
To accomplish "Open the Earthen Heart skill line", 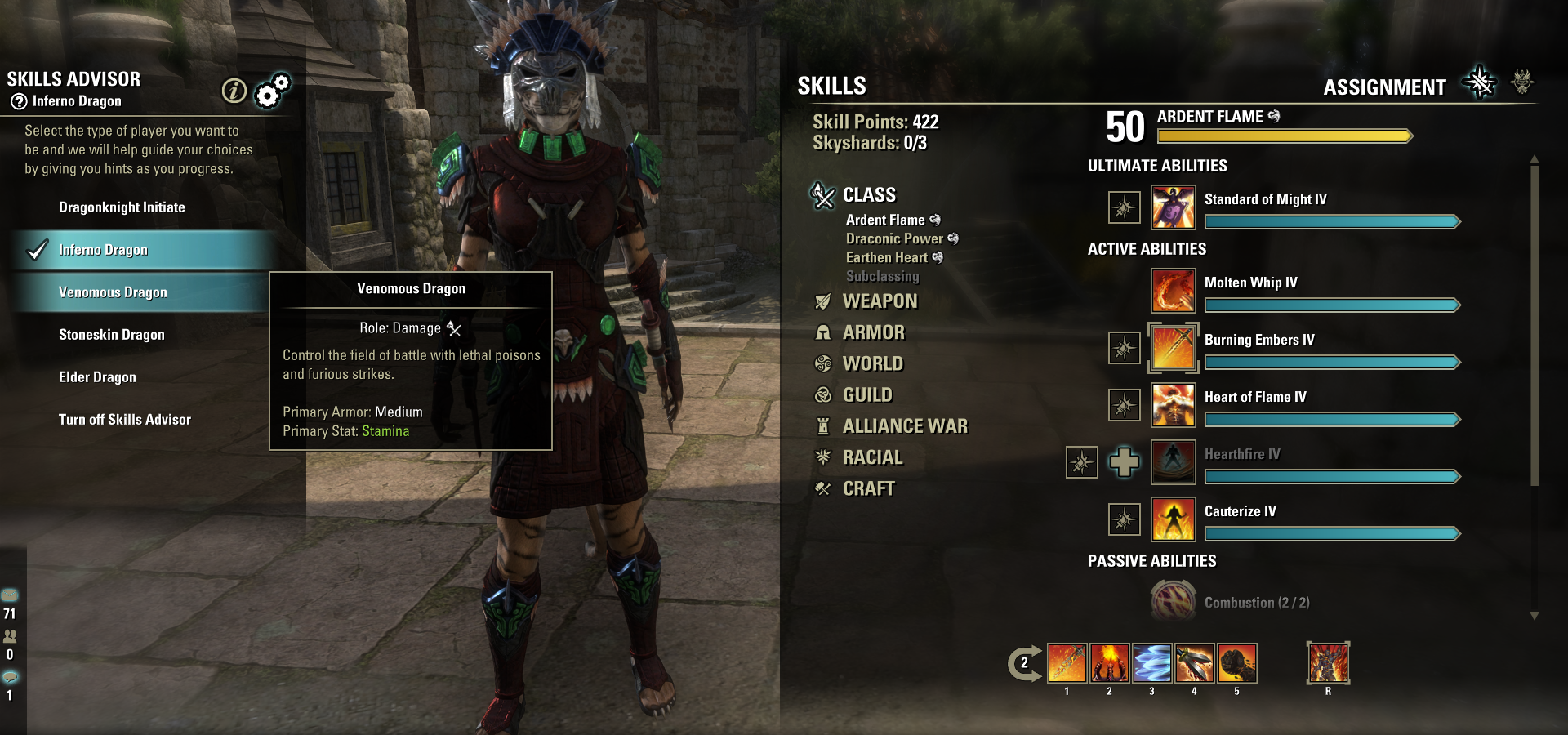I will pyautogui.click(x=887, y=257).
